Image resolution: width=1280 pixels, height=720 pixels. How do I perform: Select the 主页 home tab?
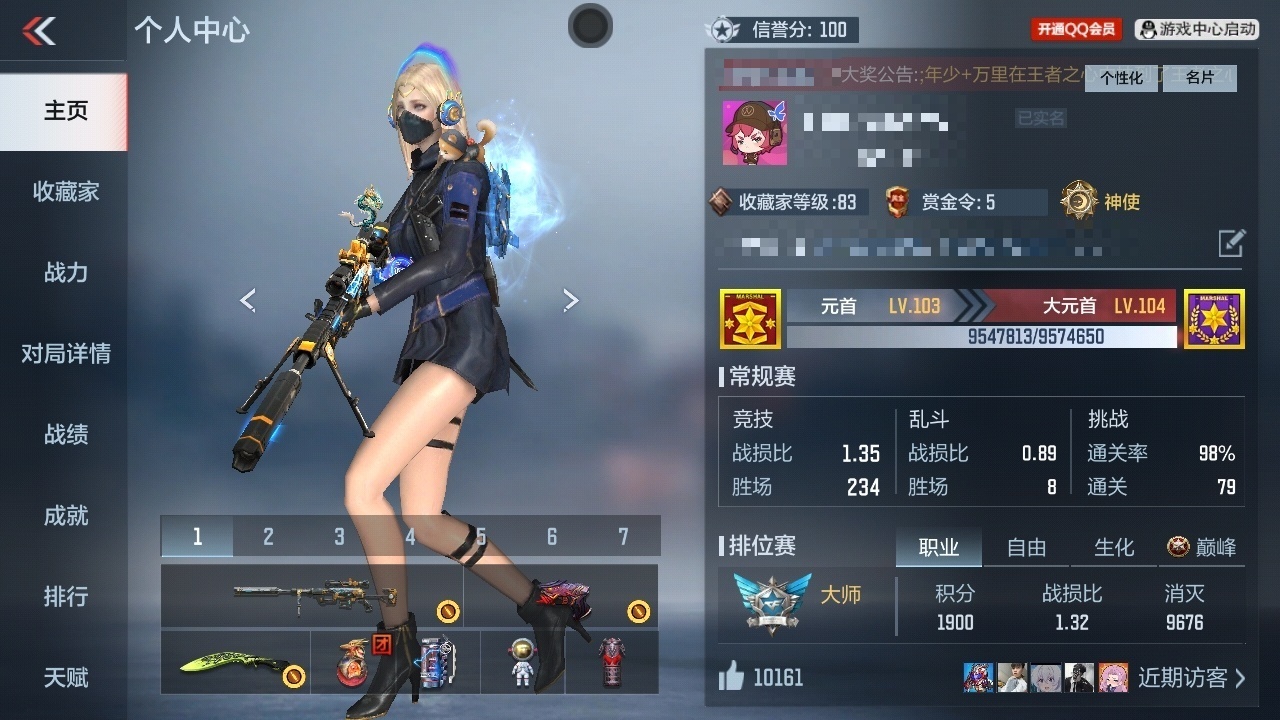click(x=65, y=111)
